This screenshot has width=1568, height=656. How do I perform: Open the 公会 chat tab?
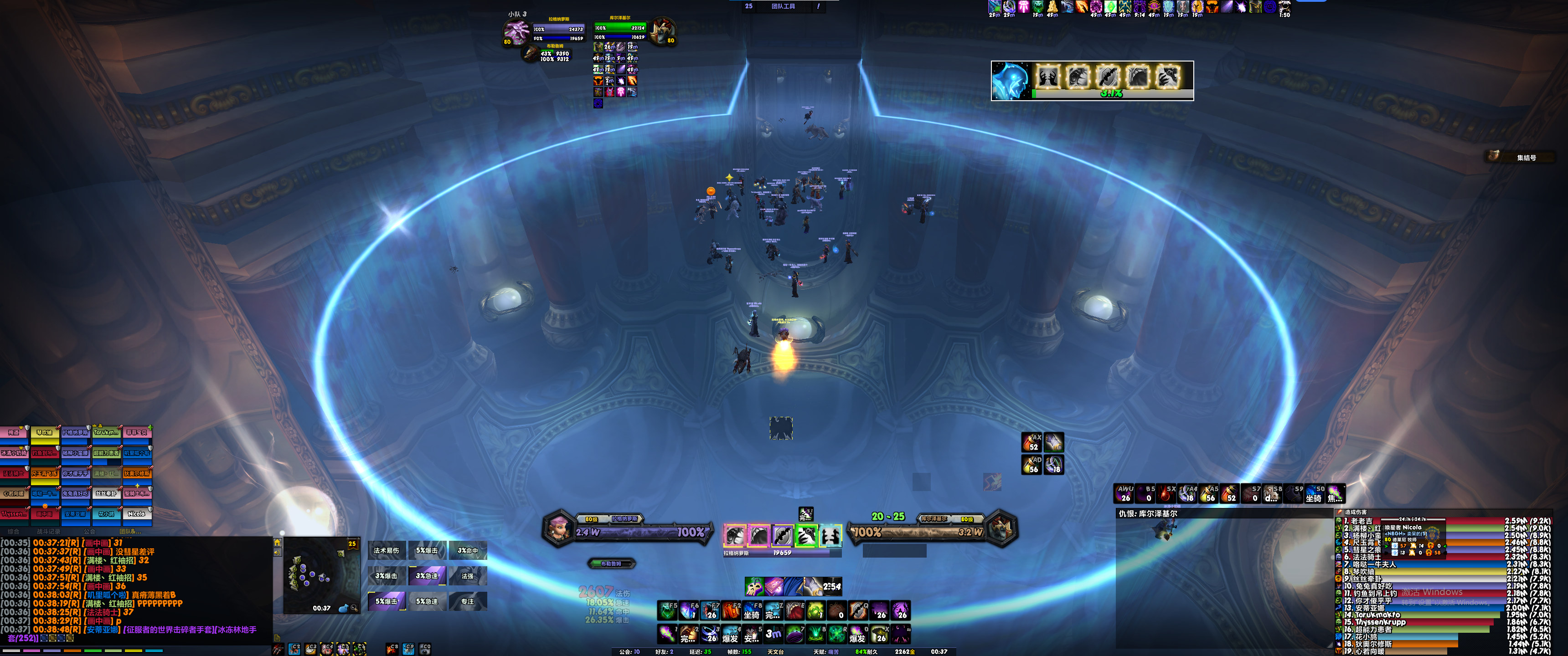(89, 532)
